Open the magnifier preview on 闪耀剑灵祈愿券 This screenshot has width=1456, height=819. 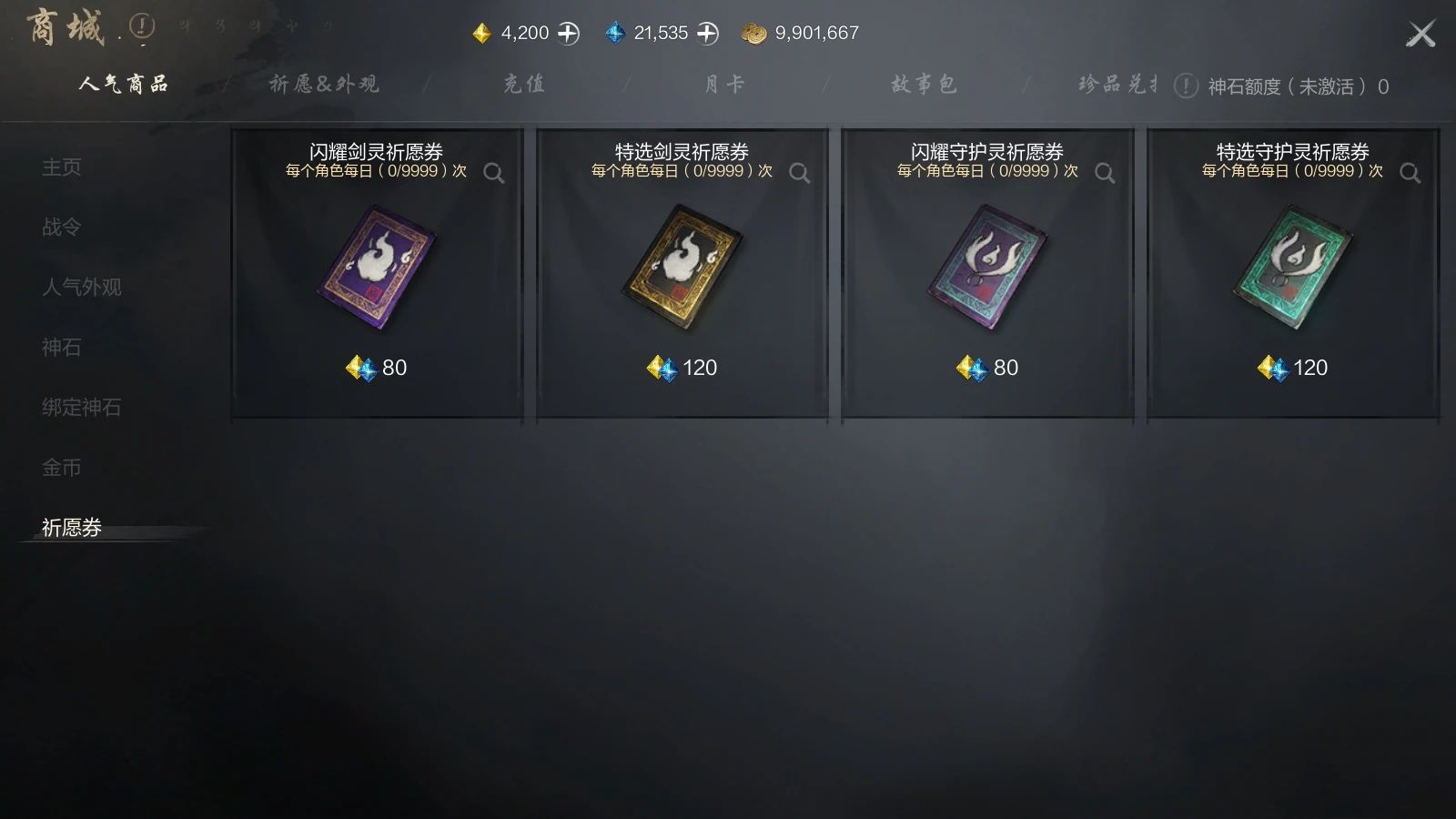(494, 171)
